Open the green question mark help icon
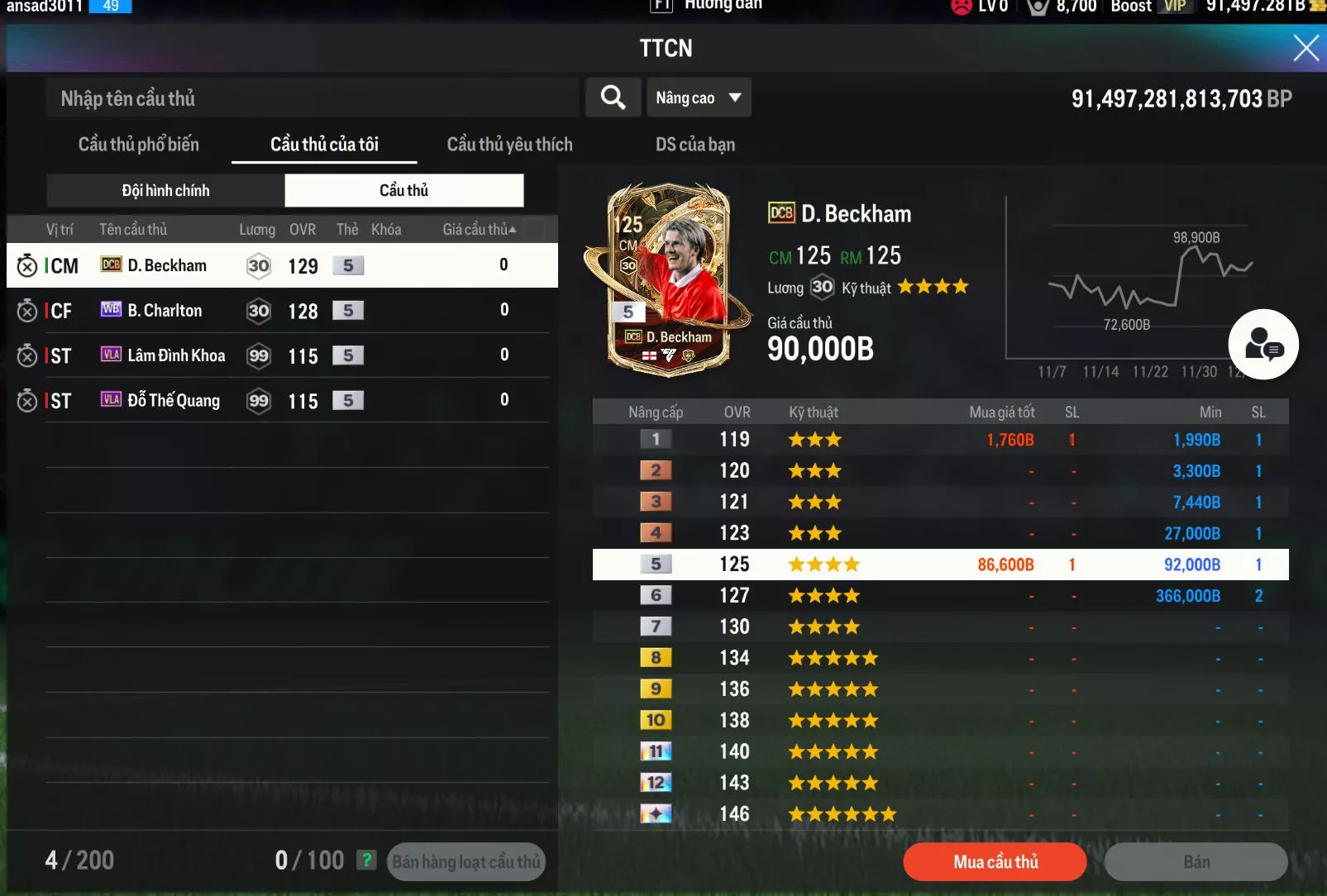The height and width of the screenshot is (896, 1327). coord(366,860)
